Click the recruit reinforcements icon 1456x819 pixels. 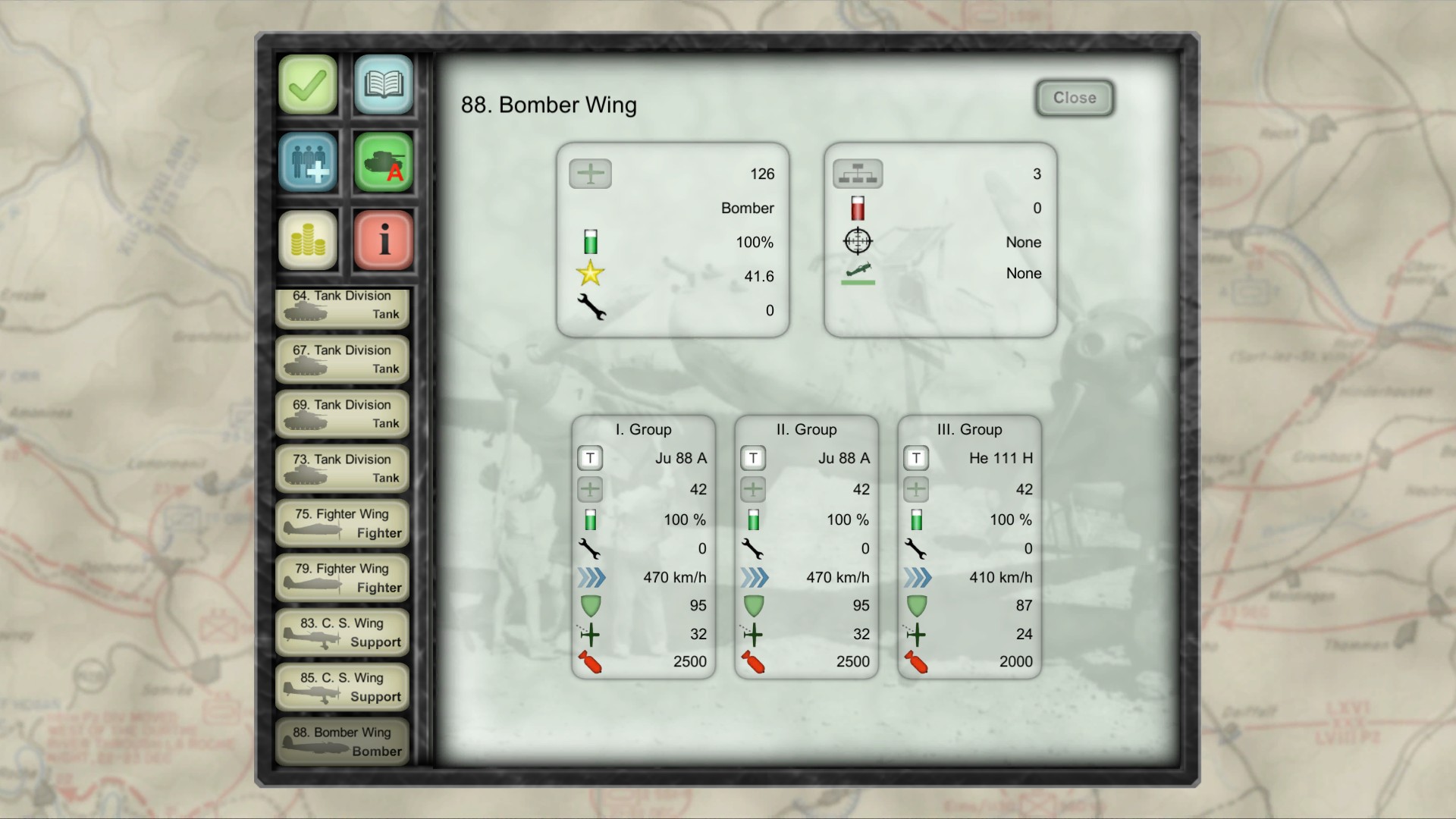coord(307,162)
